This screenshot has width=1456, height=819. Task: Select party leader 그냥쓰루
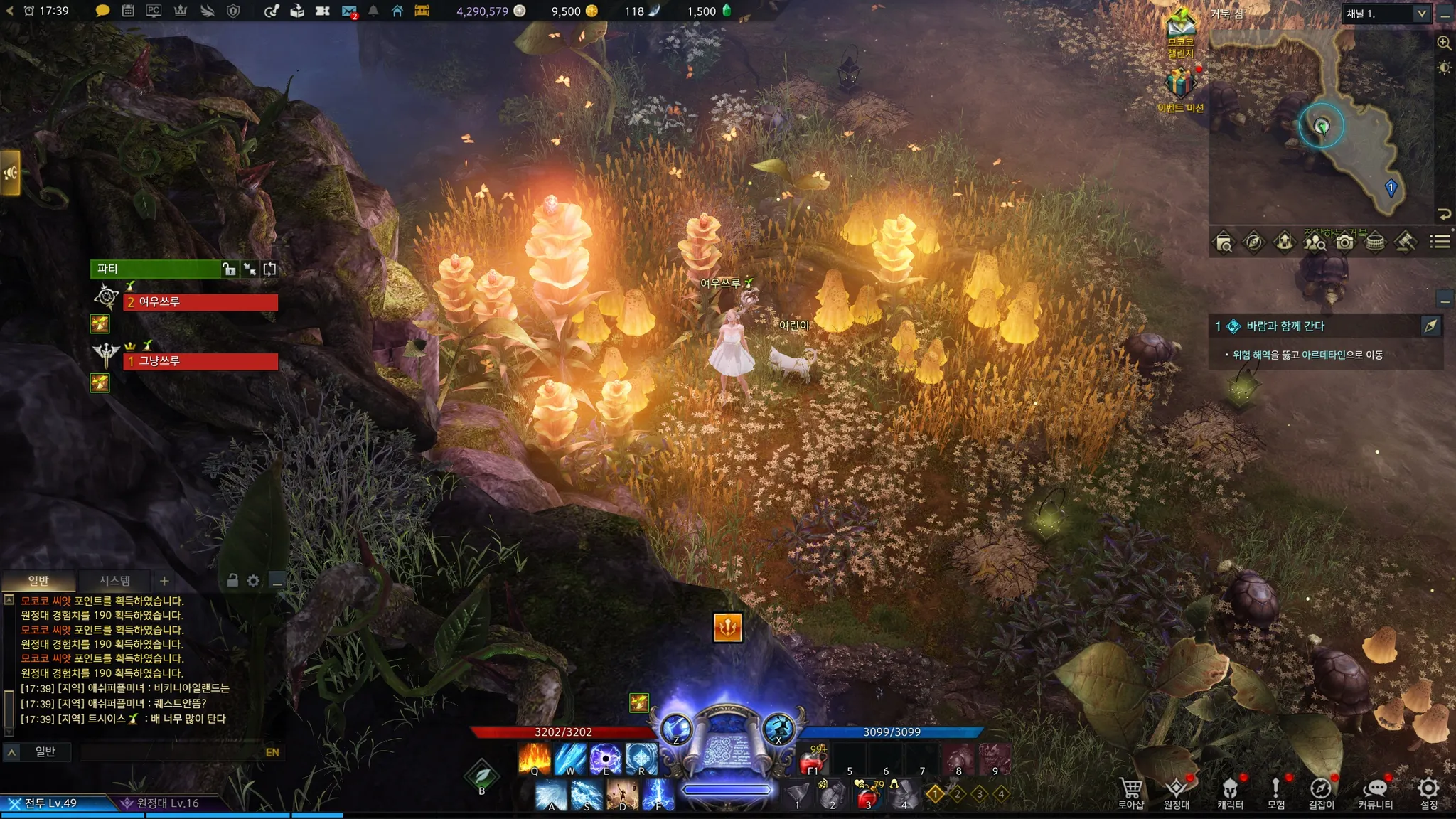[x=200, y=361]
